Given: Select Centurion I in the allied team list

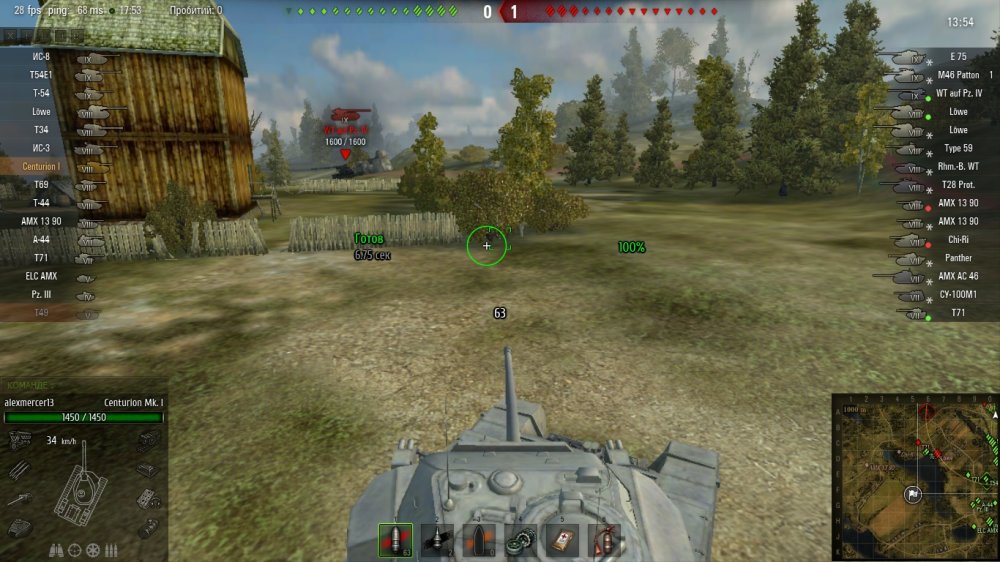Looking at the screenshot, I should (42, 166).
